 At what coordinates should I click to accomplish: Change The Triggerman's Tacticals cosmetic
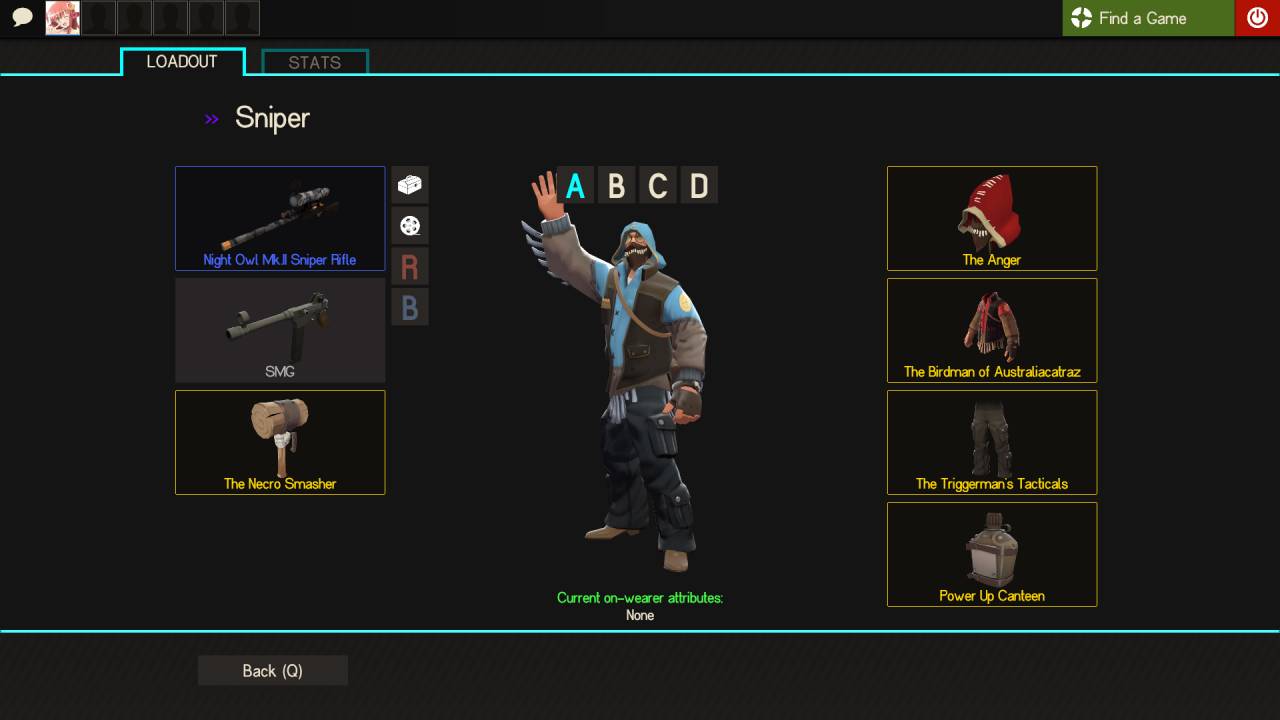point(992,442)
